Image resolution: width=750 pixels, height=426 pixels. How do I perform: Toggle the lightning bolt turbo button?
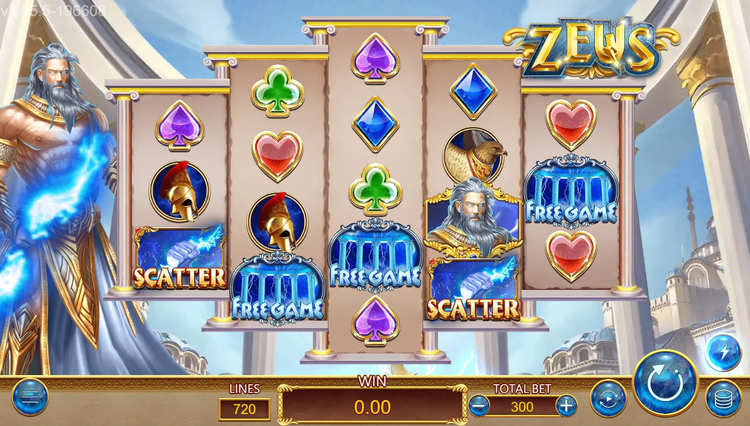click(722, 351)
